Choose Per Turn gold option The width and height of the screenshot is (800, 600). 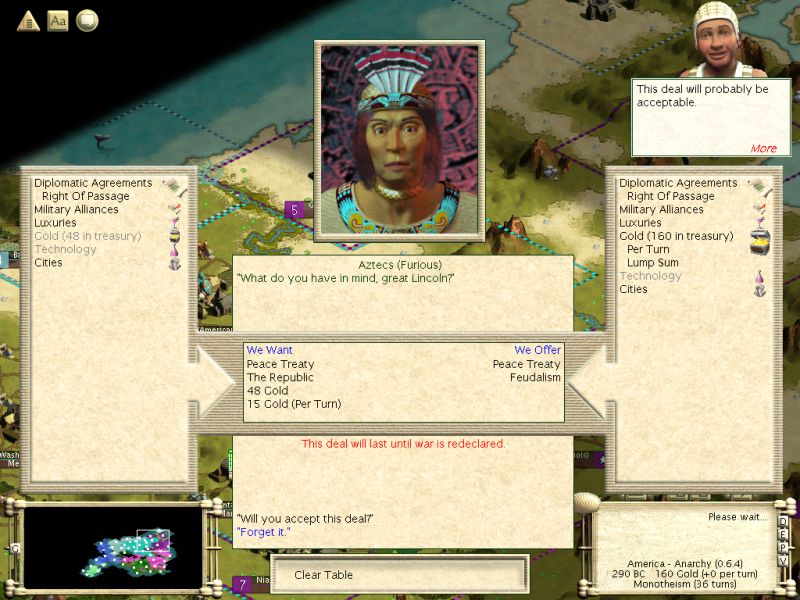point(648,249)
